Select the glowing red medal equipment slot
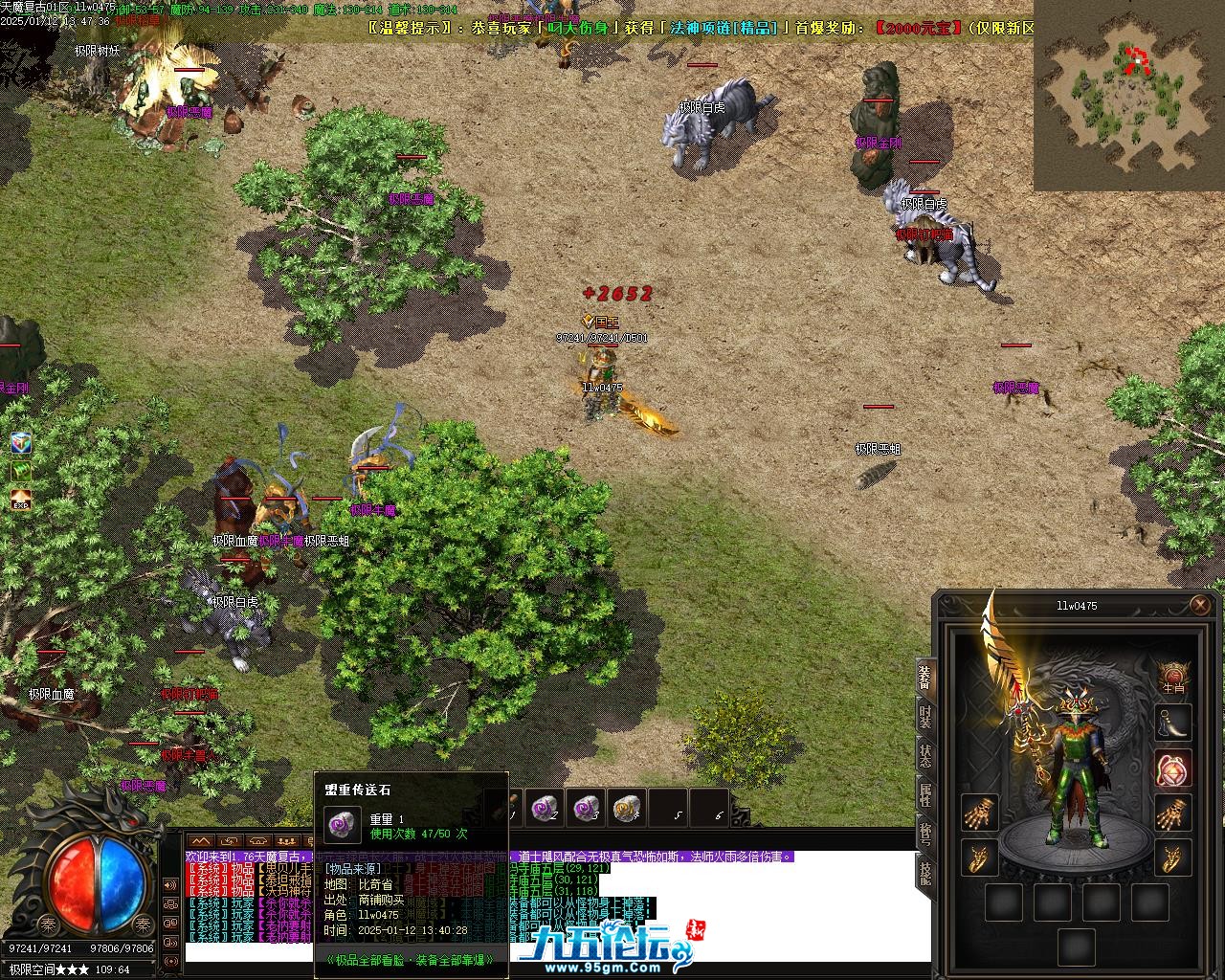This screenshot has width=1225, height=980. [1172, 768]
